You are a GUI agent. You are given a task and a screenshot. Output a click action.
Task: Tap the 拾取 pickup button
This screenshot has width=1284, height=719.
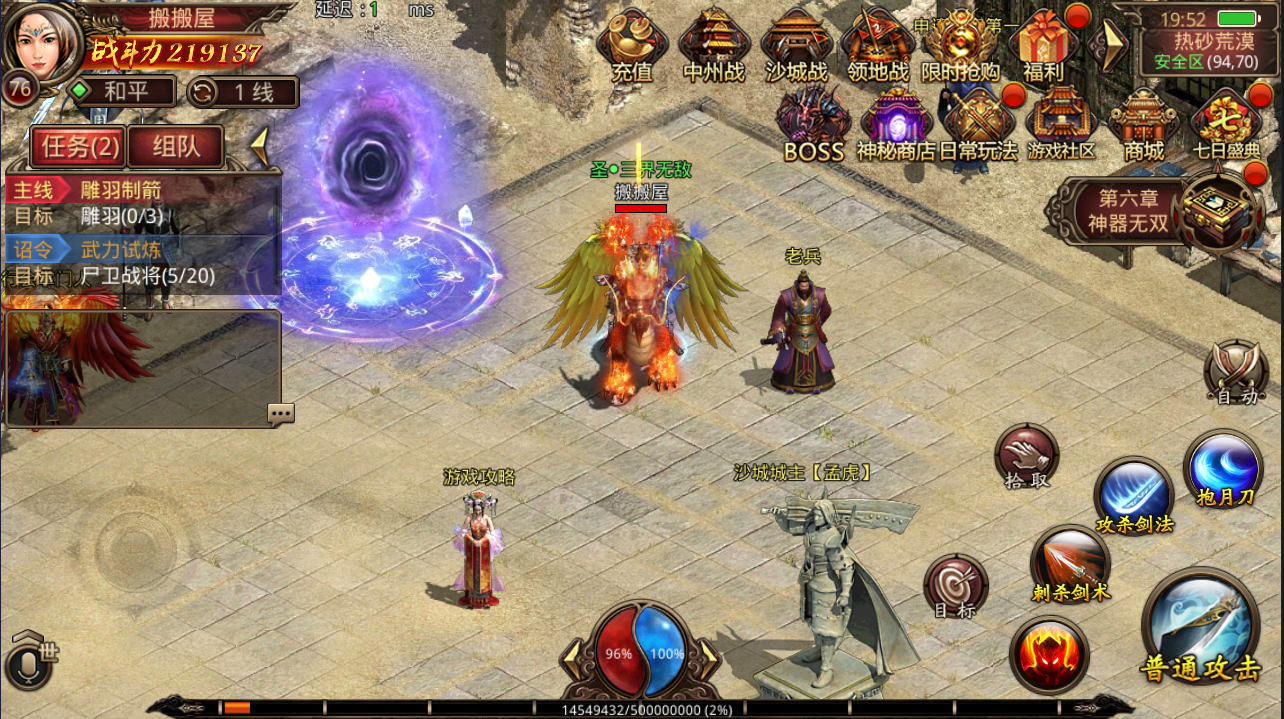(1027, 455)
